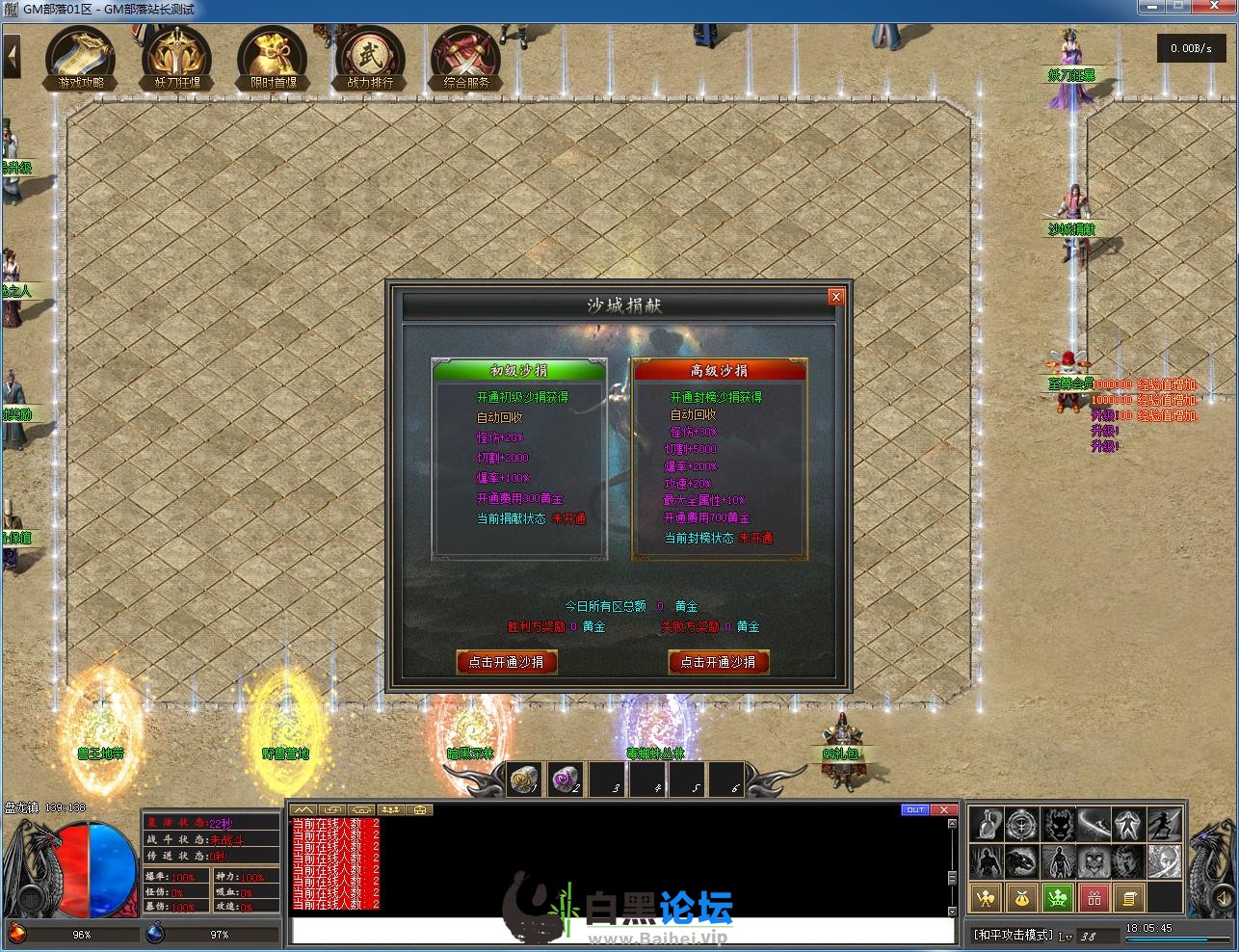Open the 限时首爆 gold bag icon

[x=274, y=57]
